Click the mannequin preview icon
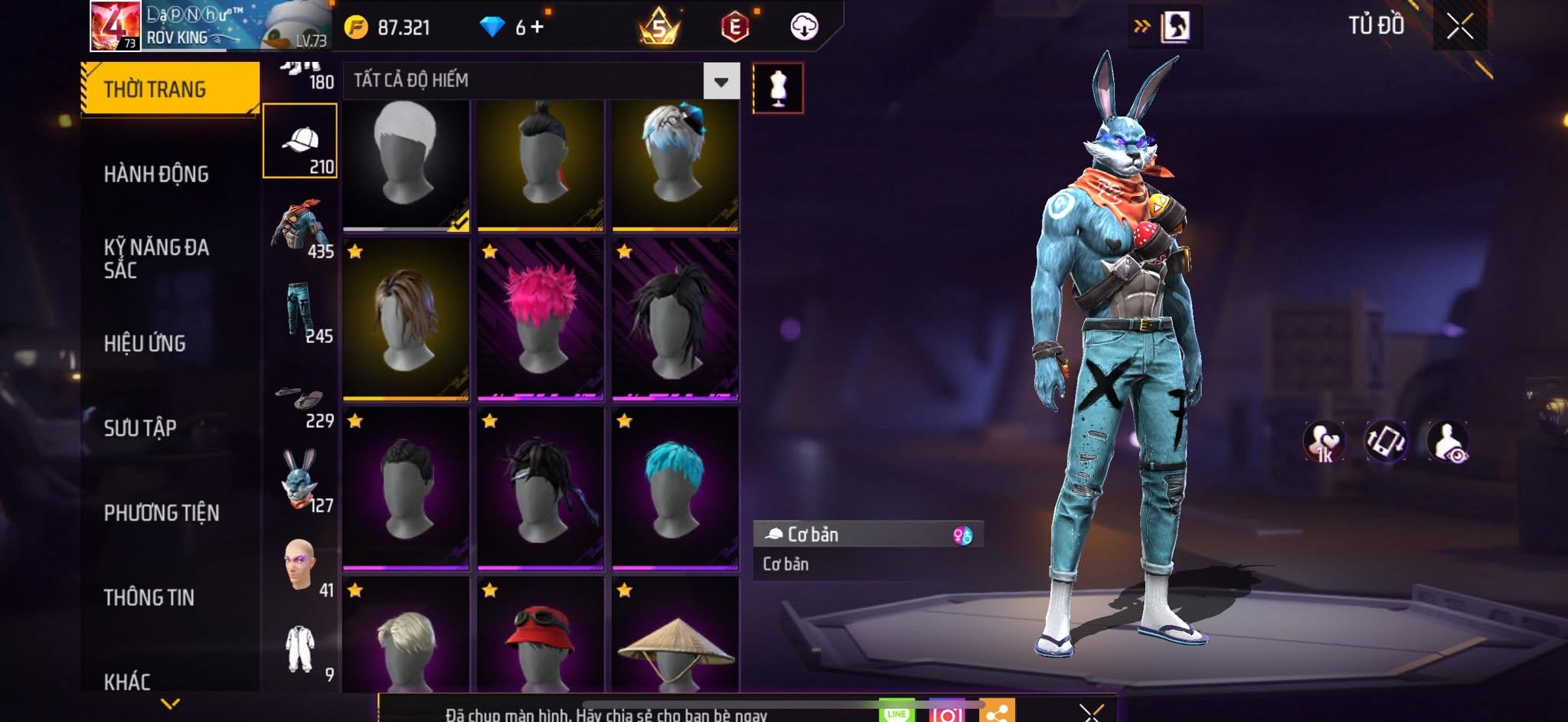Viewport: 1568px width, 722px height. 778,88
